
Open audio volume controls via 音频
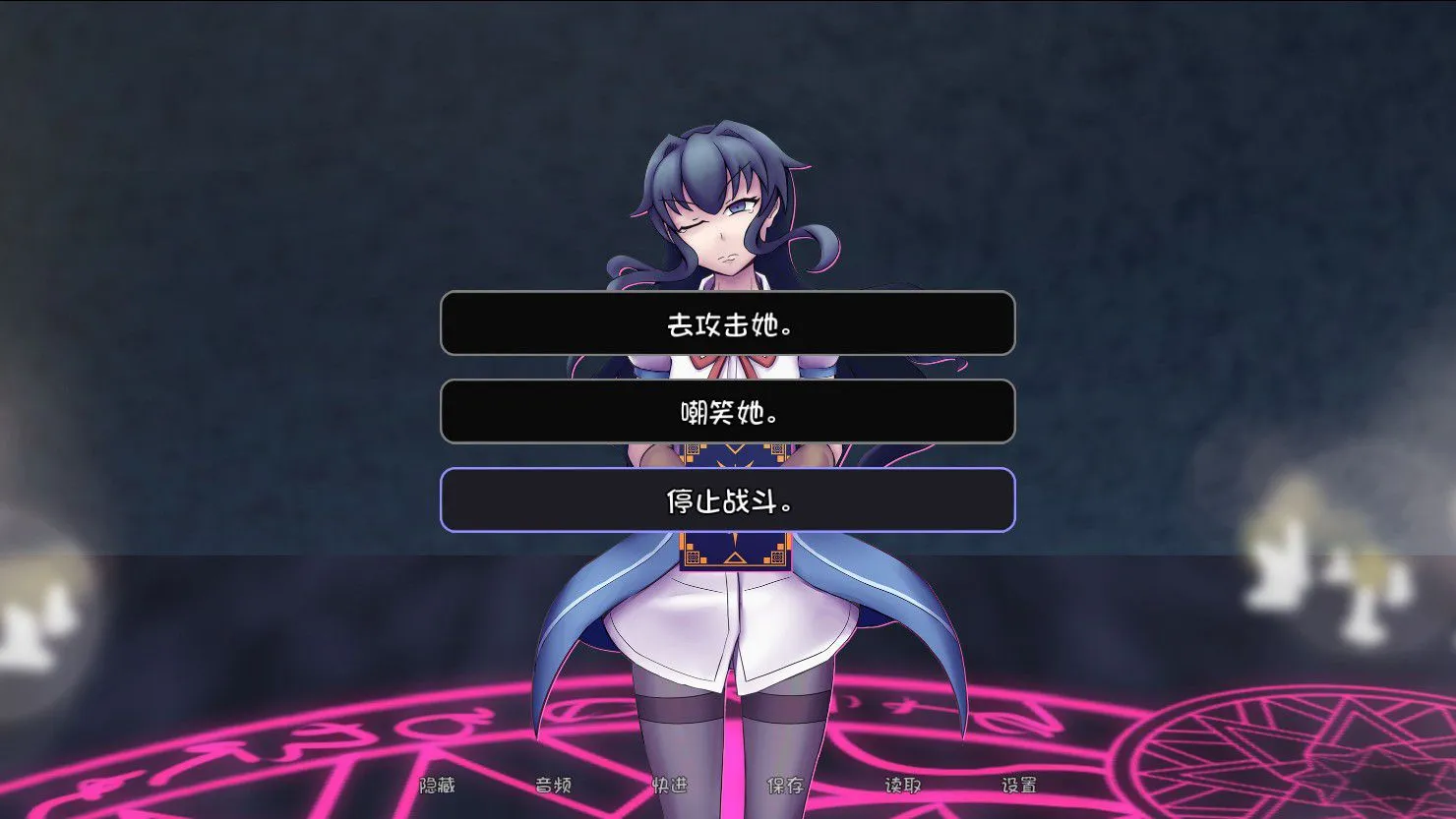point(554,787)
